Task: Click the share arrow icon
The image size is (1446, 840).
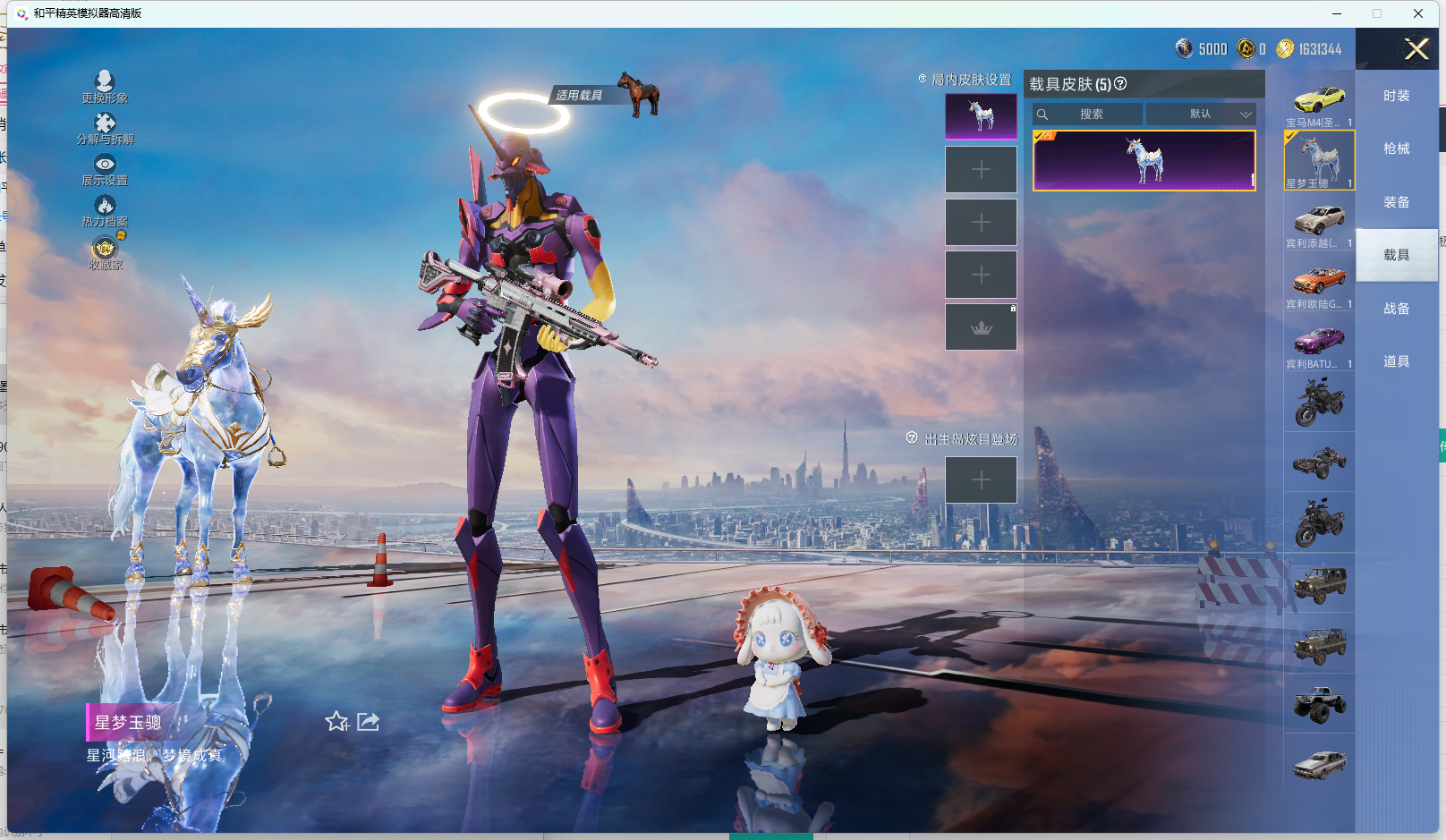Action: (x=369, y=721)
